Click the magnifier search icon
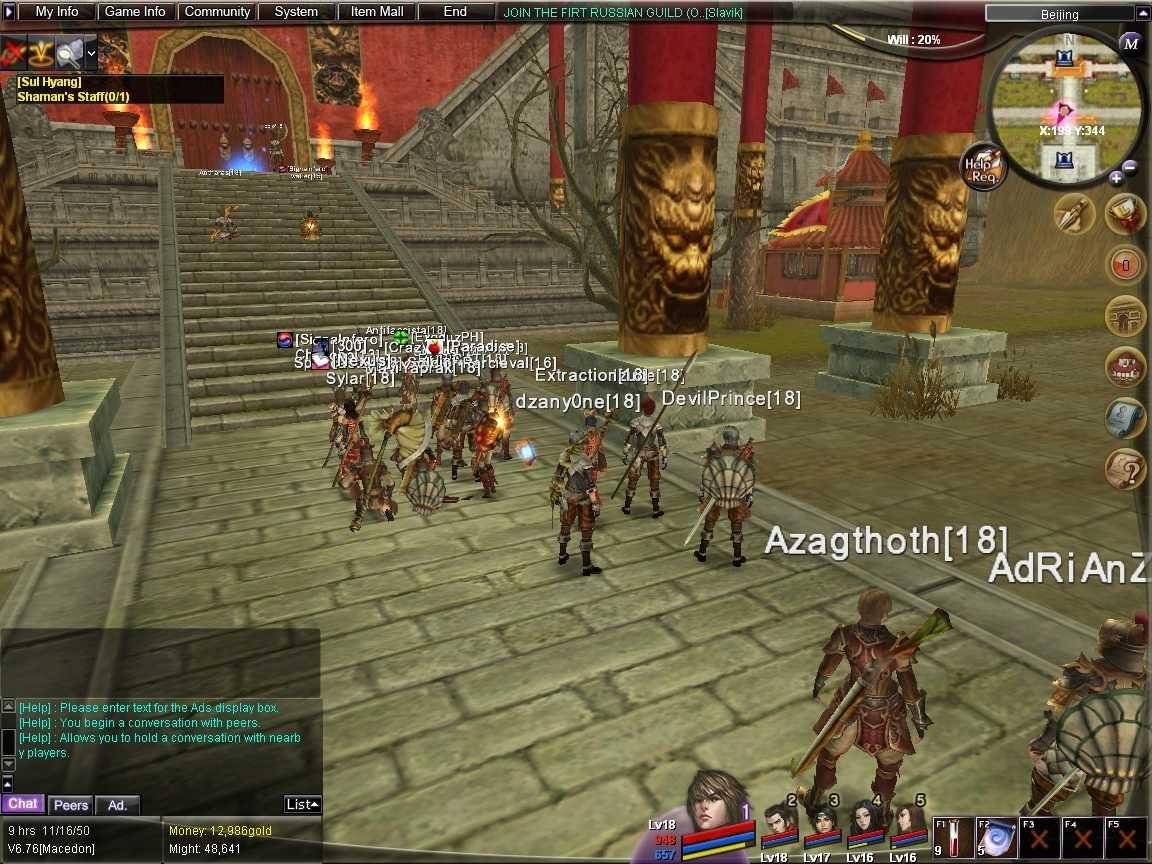 pos(69,52)
